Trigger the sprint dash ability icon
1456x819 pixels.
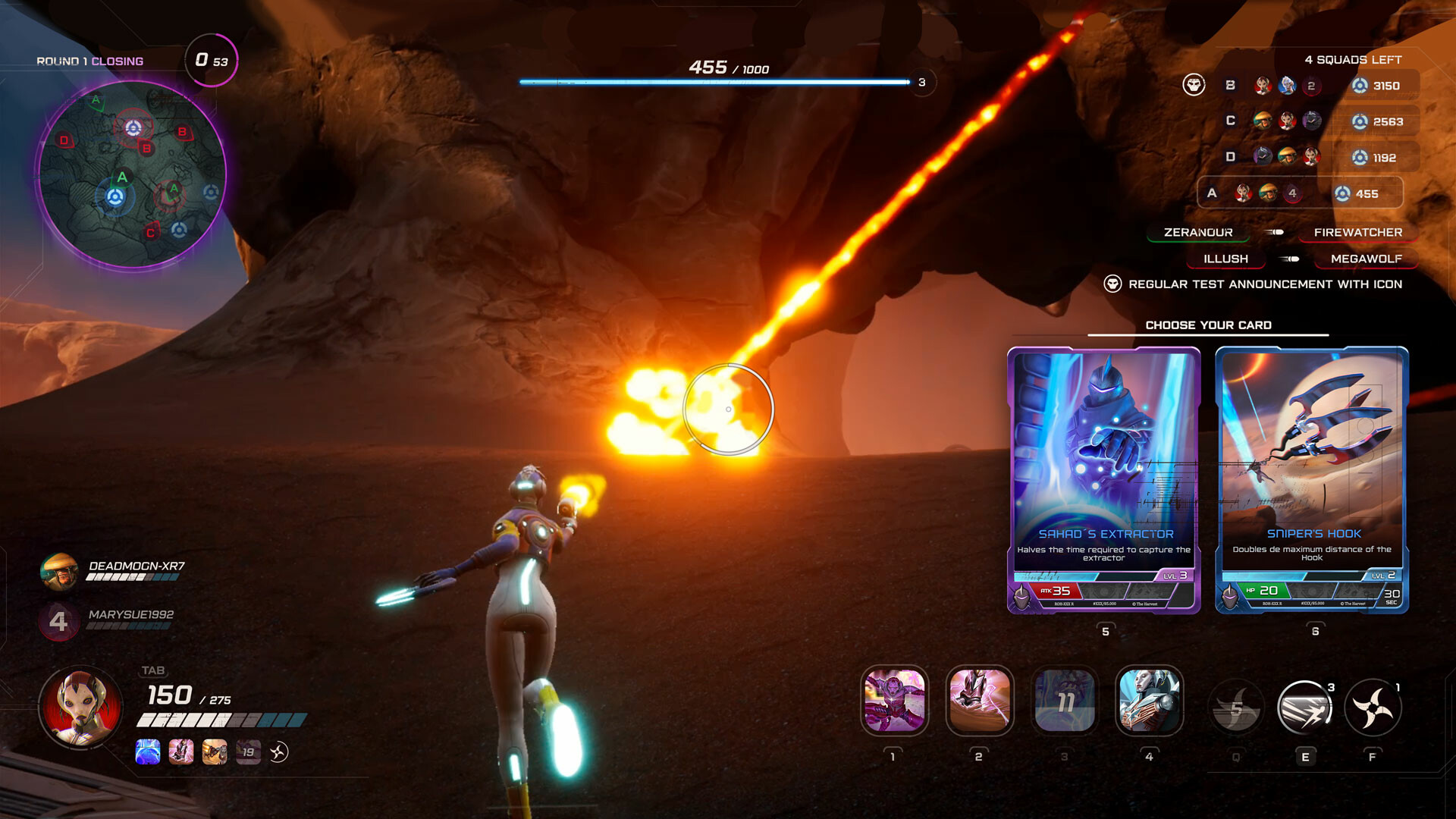click(1304, 708)
